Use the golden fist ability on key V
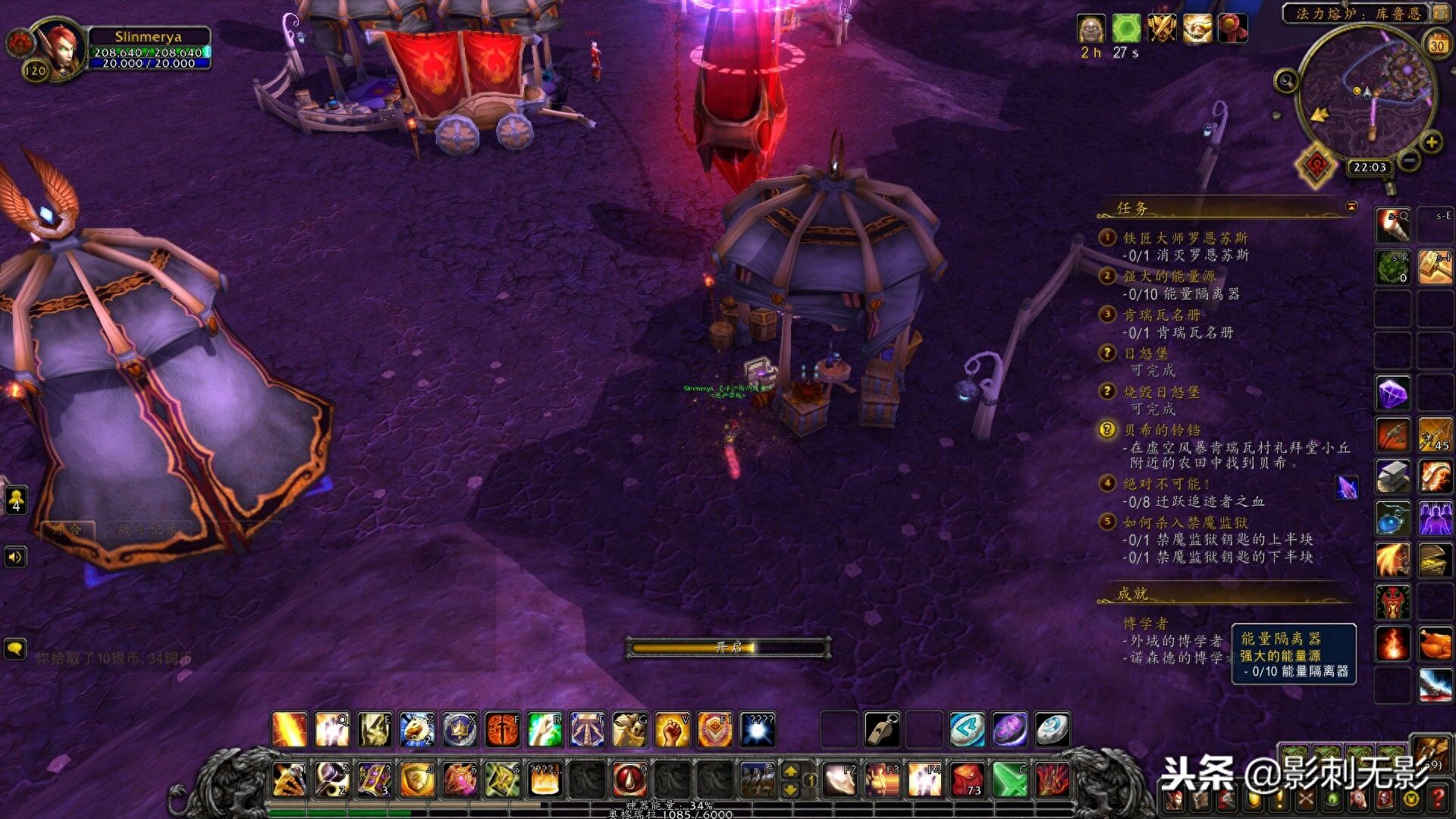 pyautogui.click(x=672, y=730)
